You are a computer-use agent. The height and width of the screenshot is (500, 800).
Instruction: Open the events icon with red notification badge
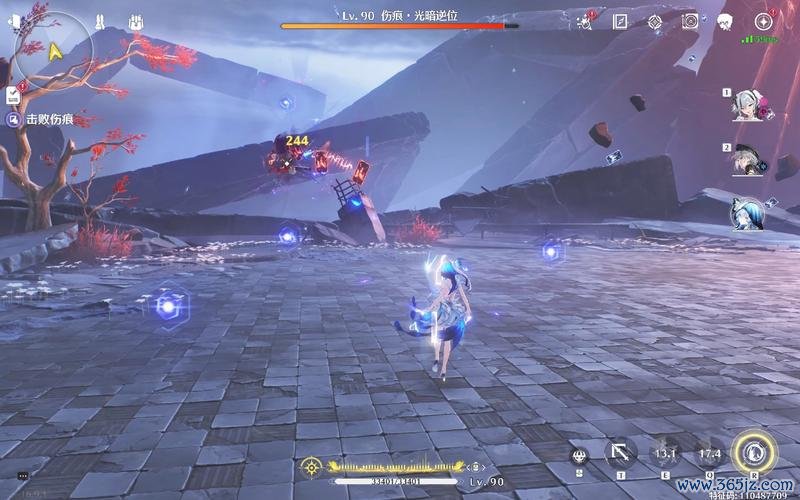pyautogui.click(x=585, y=21)
